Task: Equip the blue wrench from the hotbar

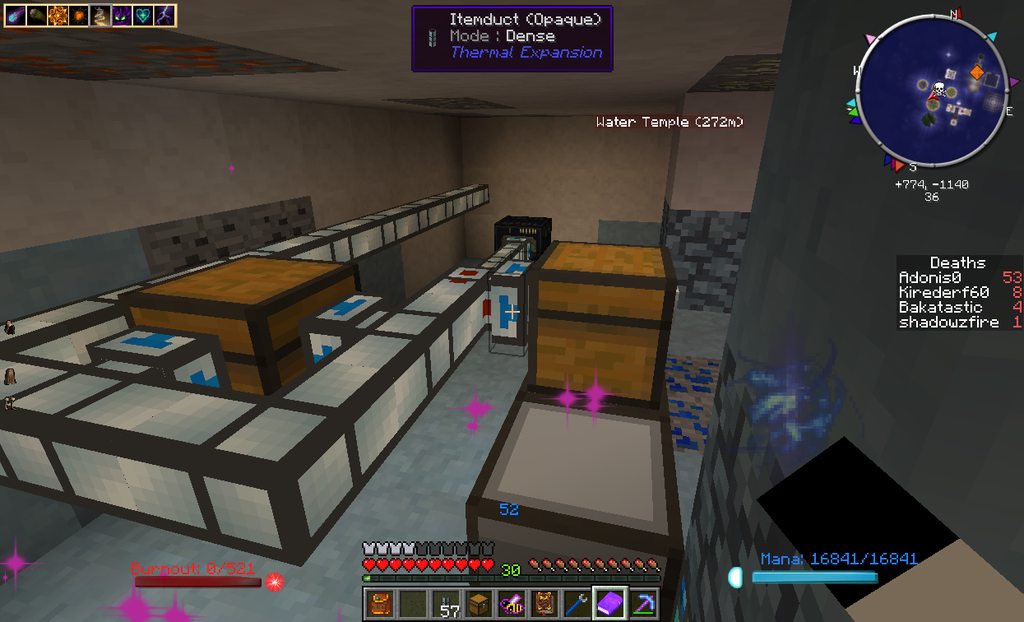Action: tap(577, 604)
